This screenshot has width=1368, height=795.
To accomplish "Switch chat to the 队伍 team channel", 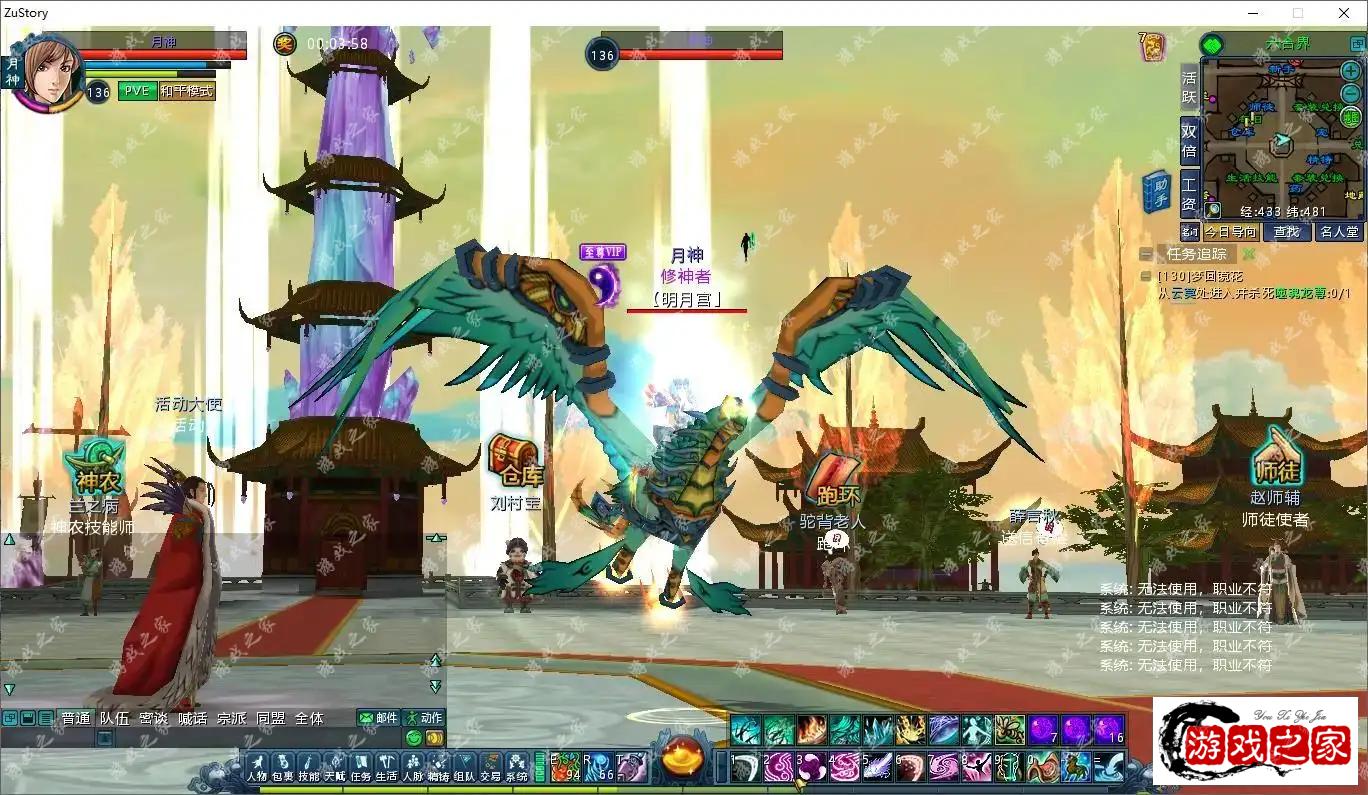I will [115, 718].
